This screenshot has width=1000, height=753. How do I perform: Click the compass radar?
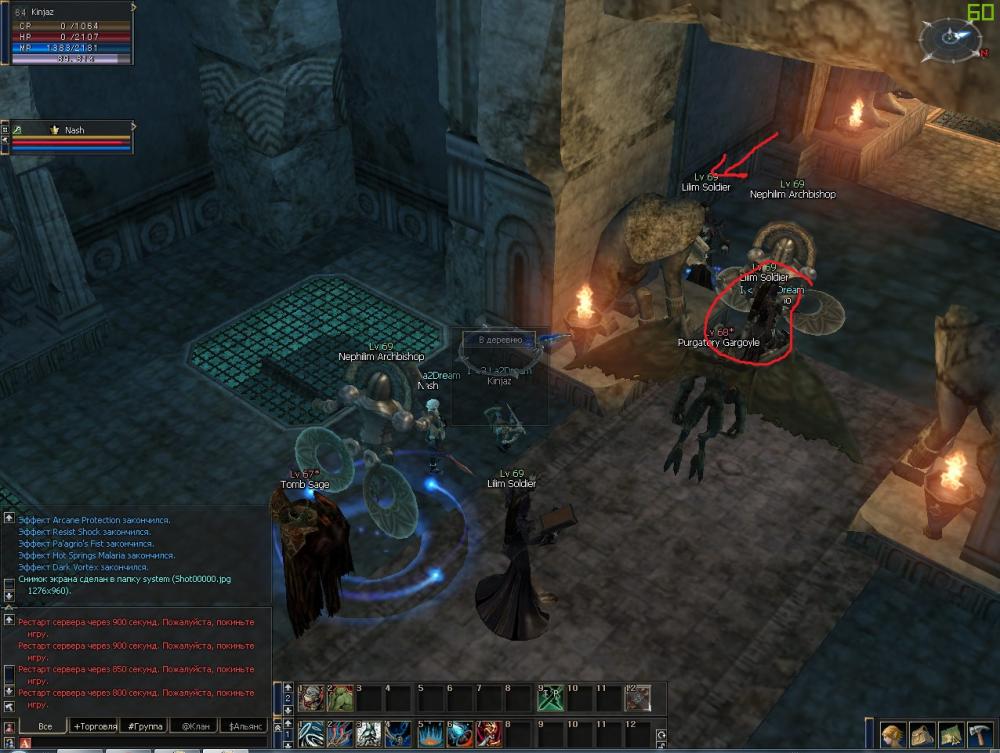coord(946,40)
